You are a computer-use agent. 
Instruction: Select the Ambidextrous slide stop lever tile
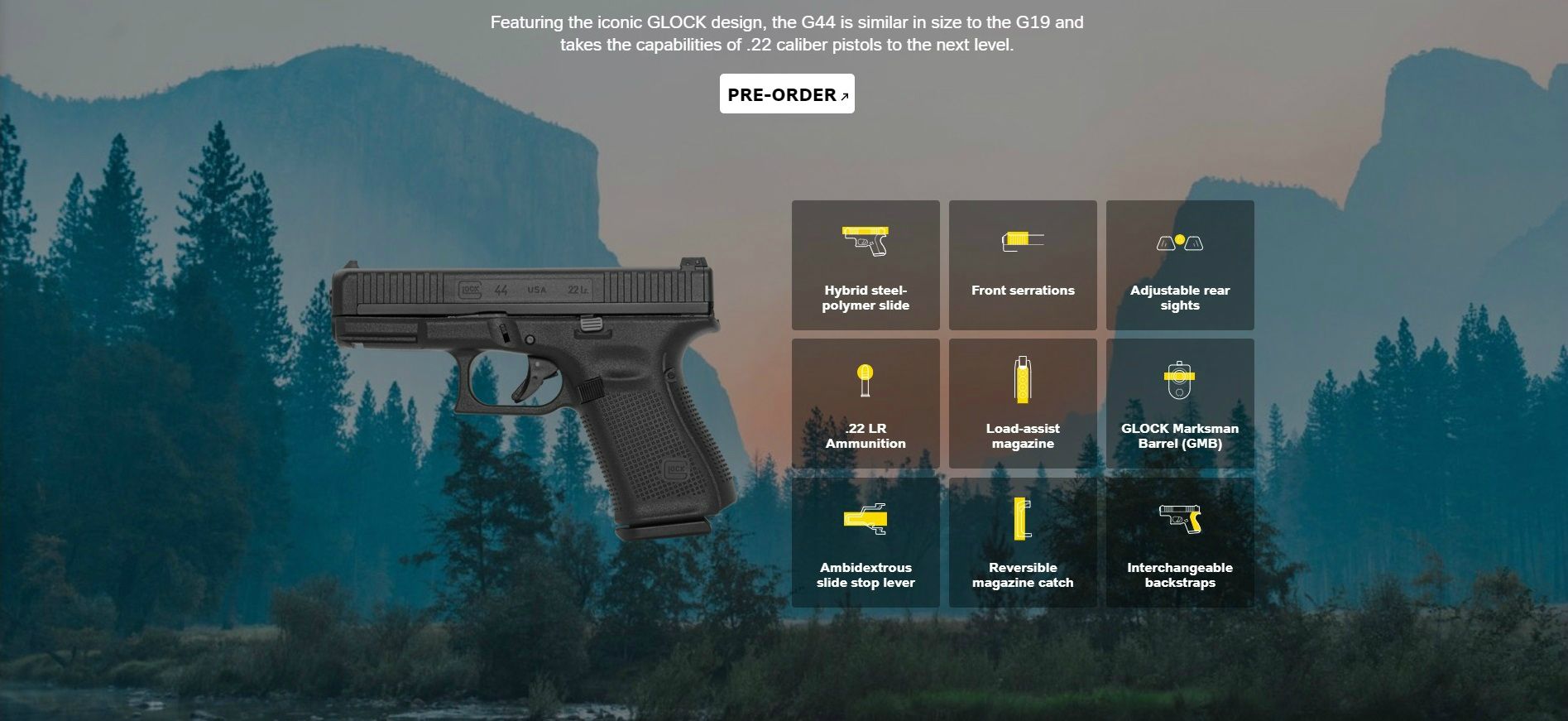coord(866,542)
